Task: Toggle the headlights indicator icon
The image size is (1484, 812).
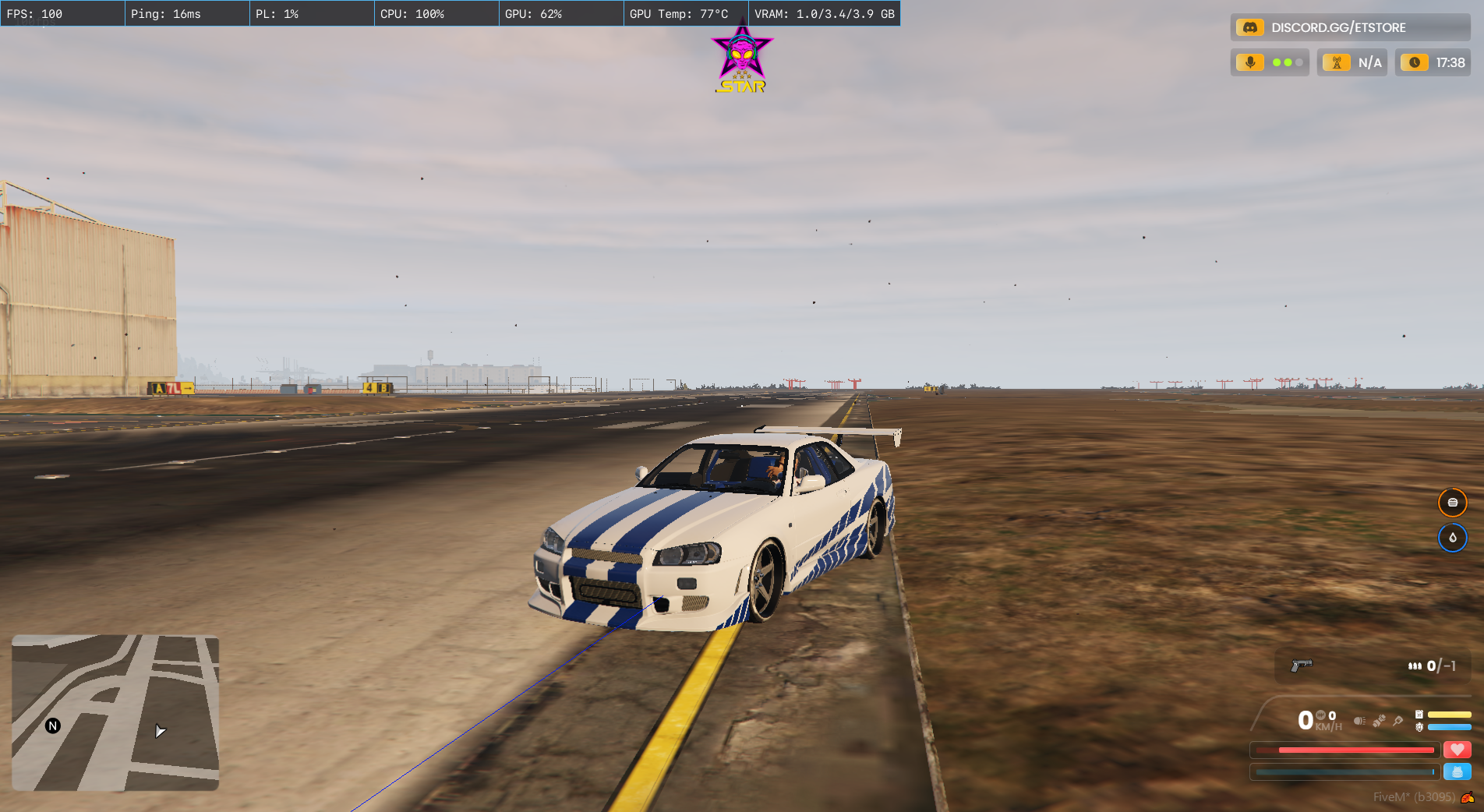Action: point(1359,721)
